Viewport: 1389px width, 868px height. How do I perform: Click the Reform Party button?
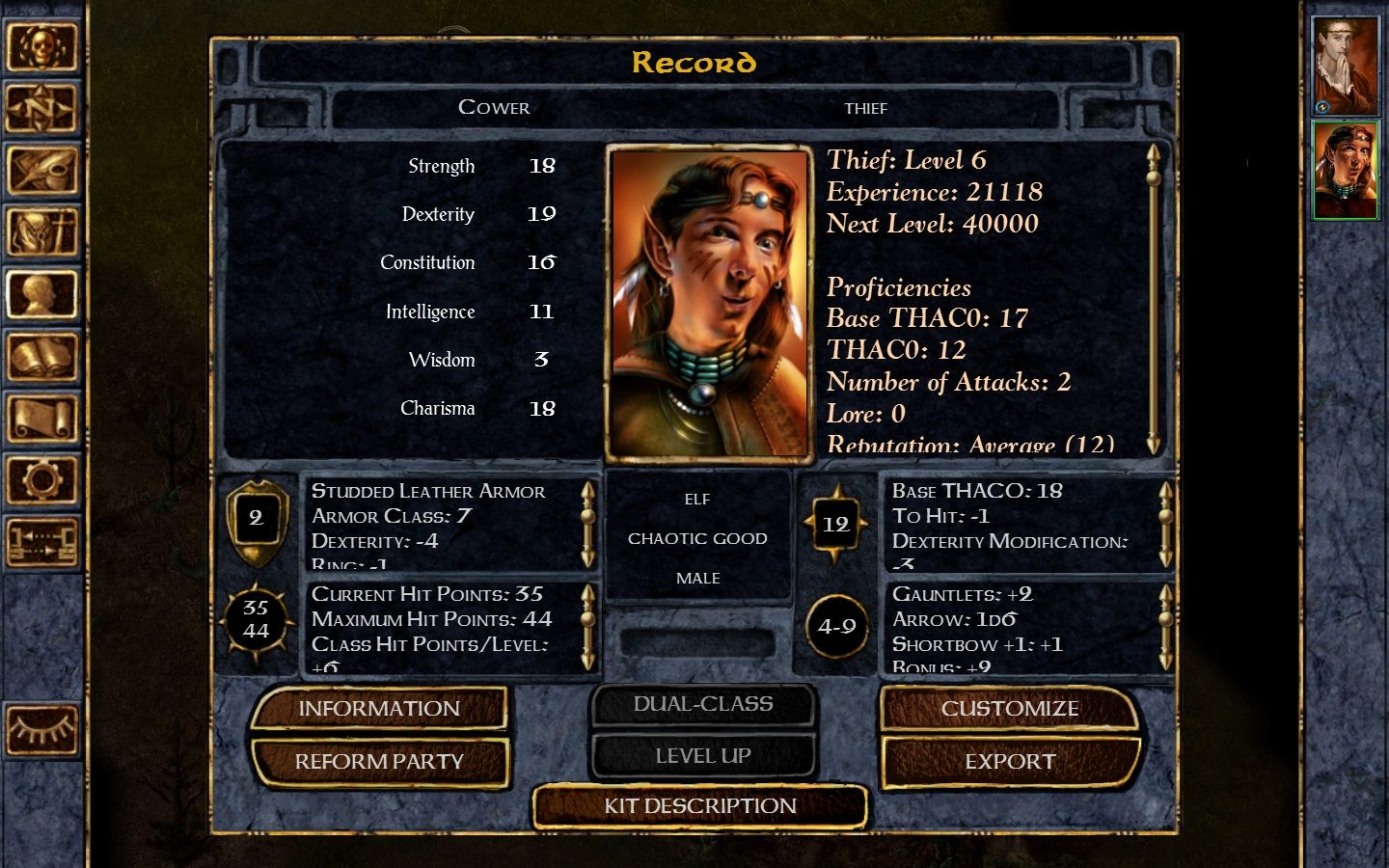click(x=379, y=762)
